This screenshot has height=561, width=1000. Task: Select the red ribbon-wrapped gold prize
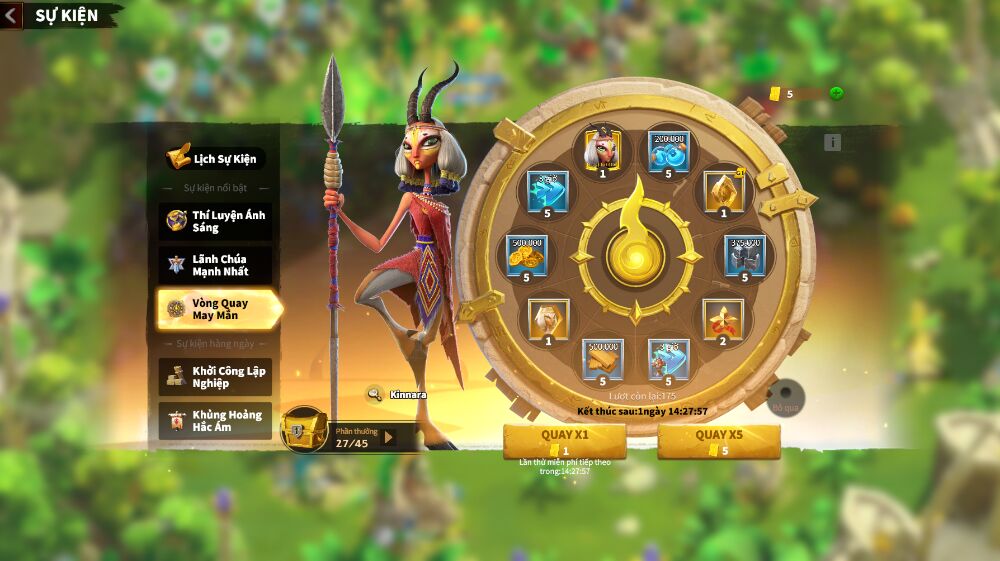point(722,319)
